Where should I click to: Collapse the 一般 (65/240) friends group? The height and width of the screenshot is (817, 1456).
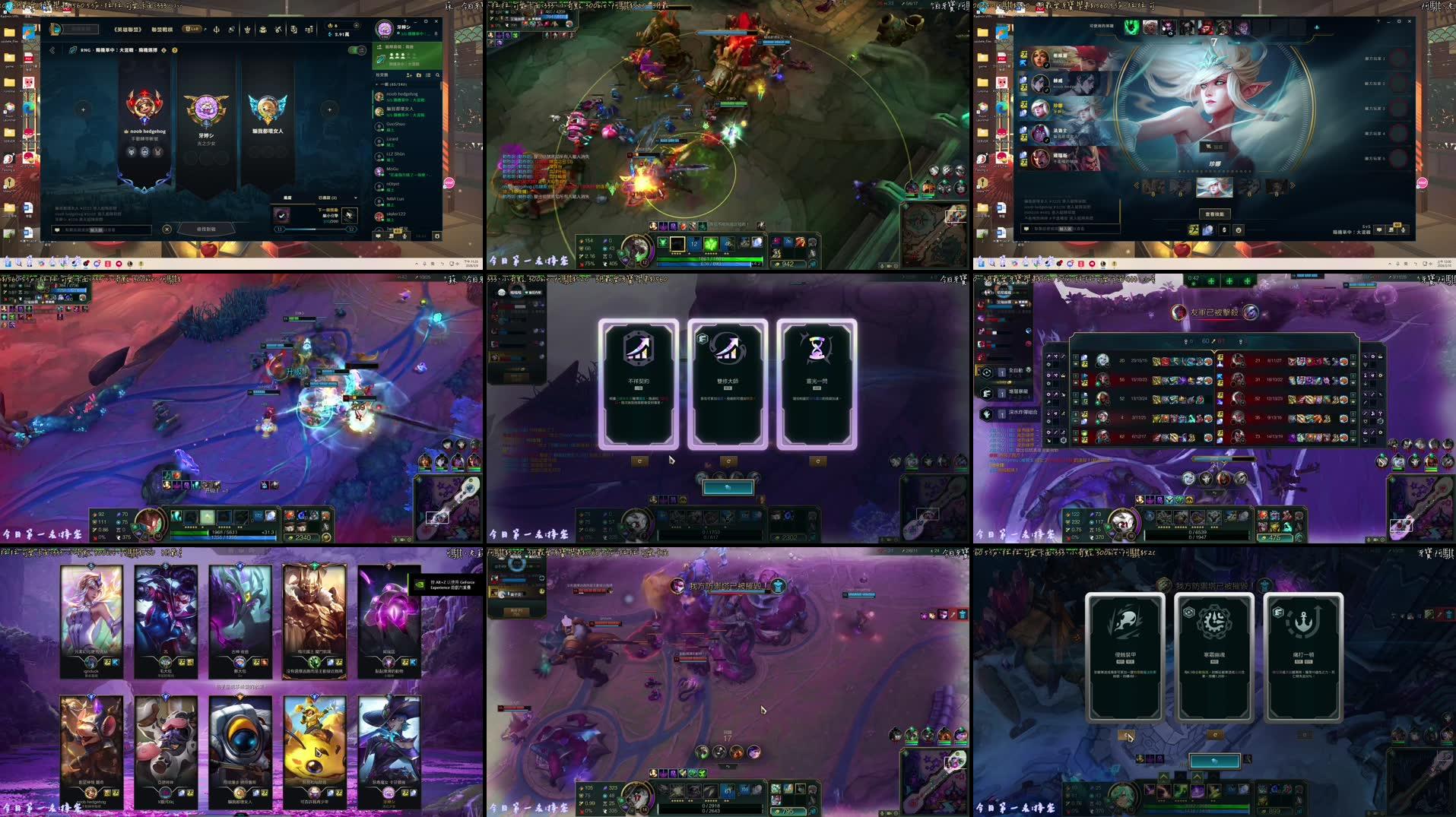pyautogui.click(x=376, y=84)
